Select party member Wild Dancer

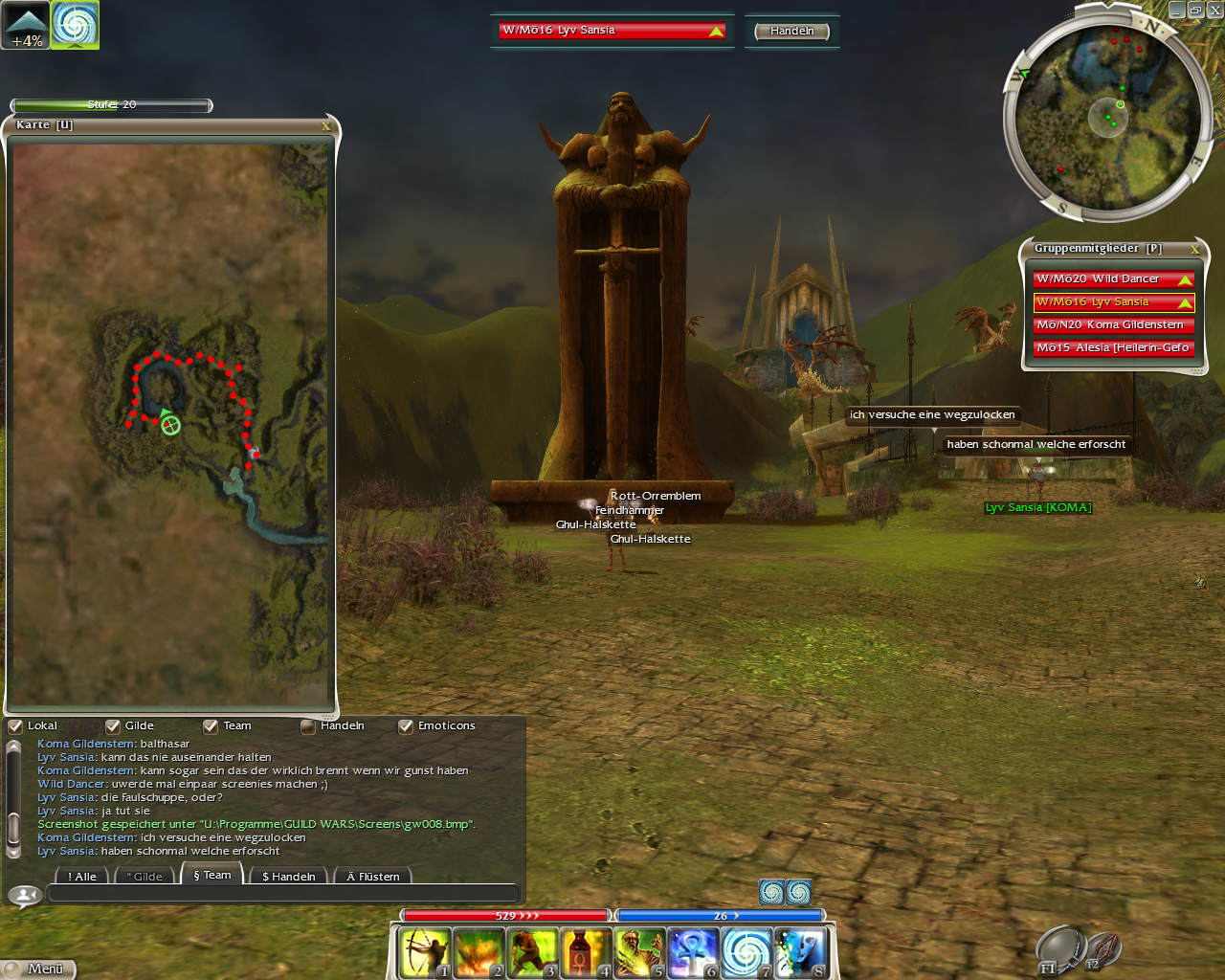pyautogui.click(x=1113, y=279)
